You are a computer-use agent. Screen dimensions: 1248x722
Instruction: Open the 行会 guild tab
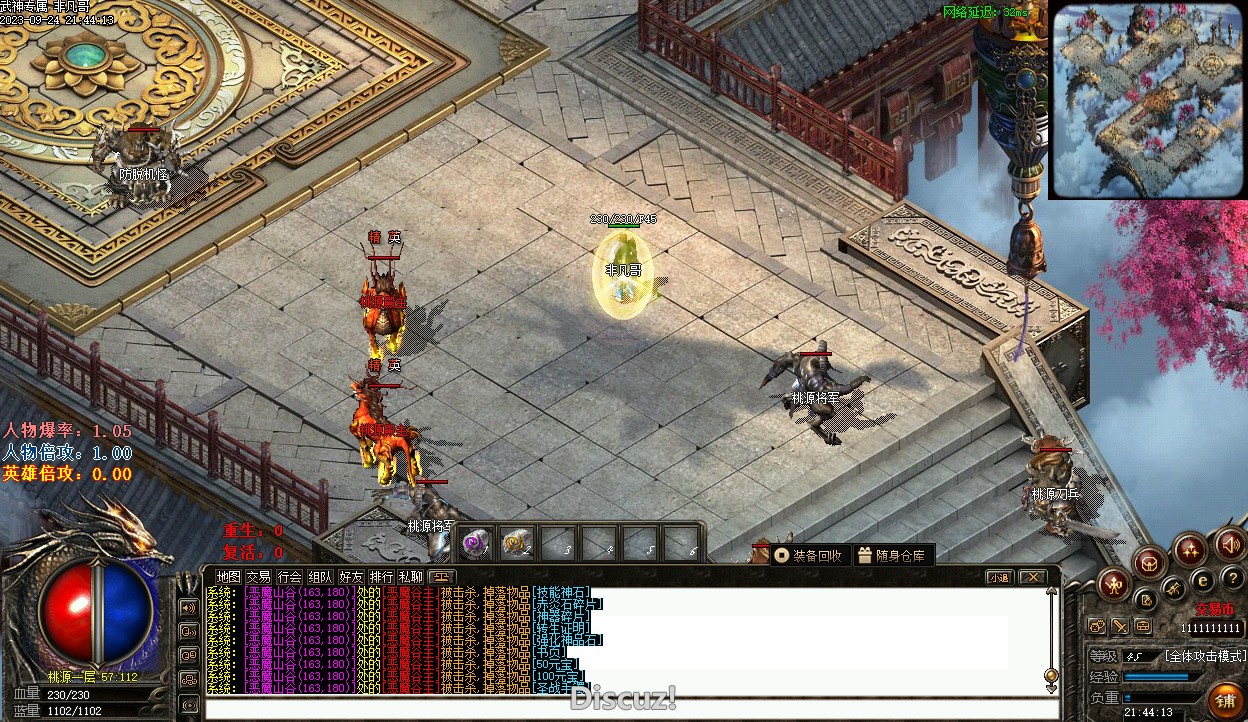(290, 577)
